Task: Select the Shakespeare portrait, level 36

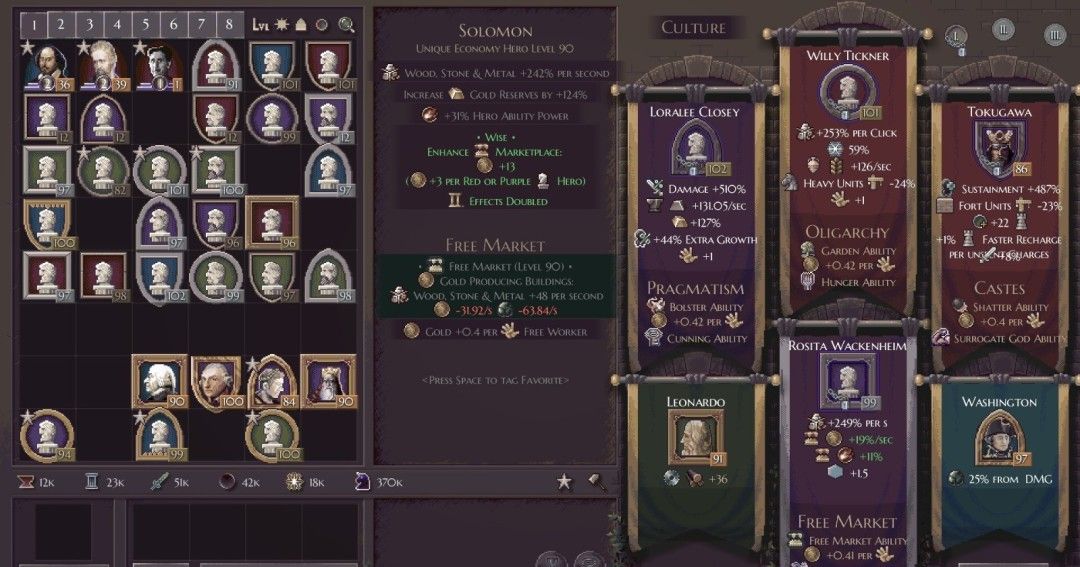Action: (x=46, y=65)
